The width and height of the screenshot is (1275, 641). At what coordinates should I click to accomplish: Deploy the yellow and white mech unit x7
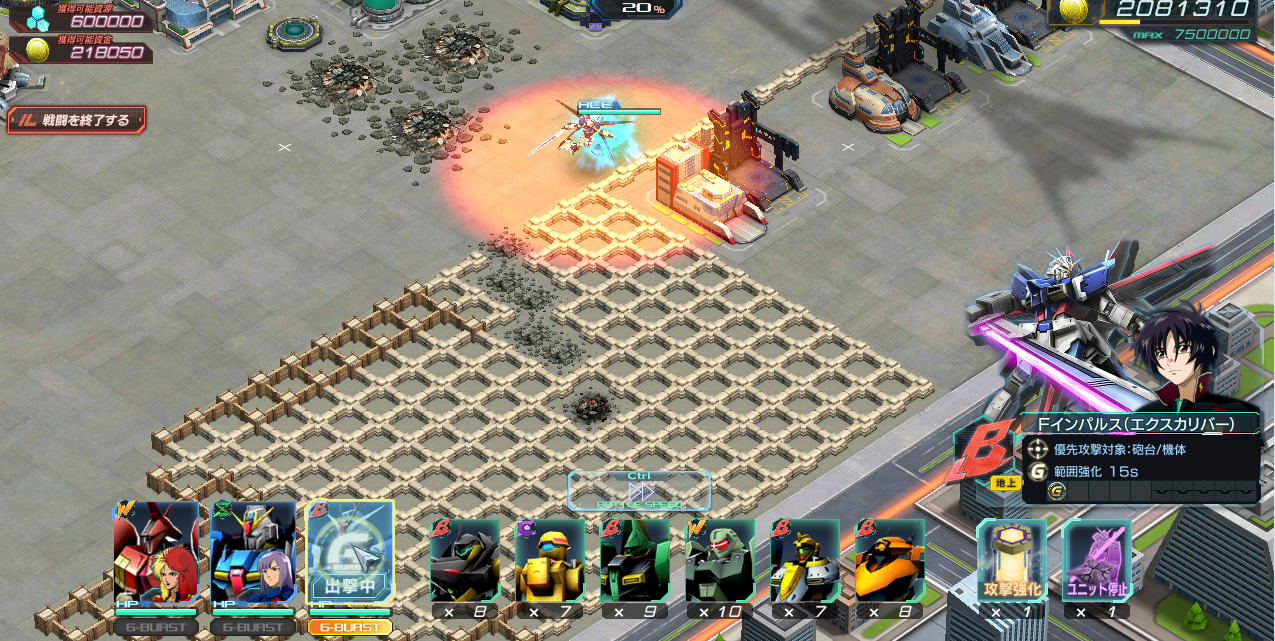pos(805,562)
